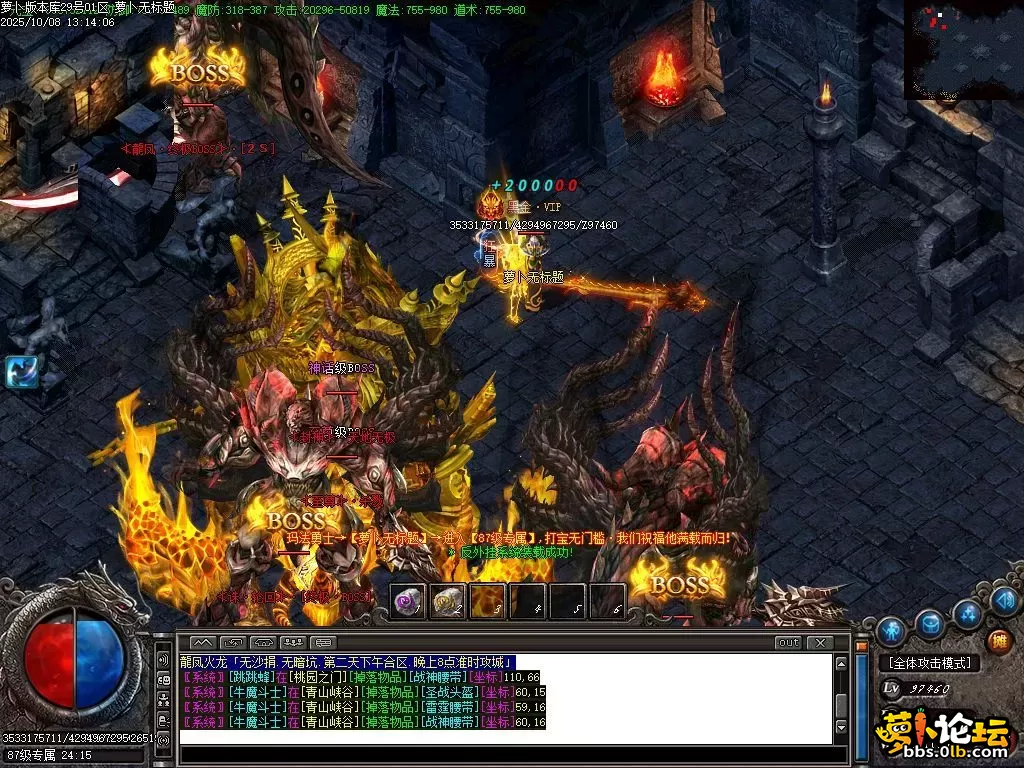Activate the blue swirl skill icon
This screenshot has width=1024, height=768.
click(21, 371)
